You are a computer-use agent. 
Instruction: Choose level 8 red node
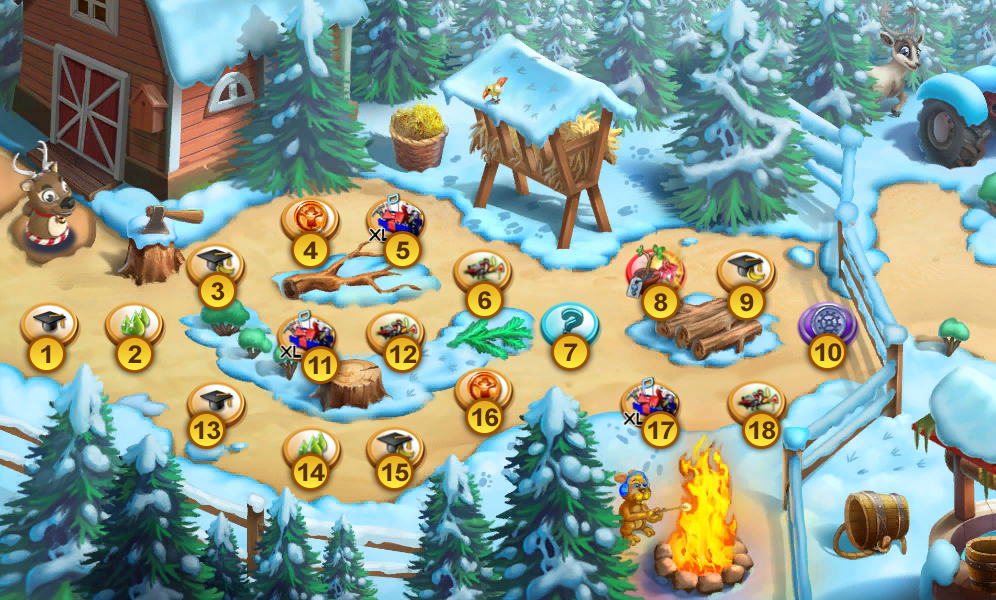point(656,272)
